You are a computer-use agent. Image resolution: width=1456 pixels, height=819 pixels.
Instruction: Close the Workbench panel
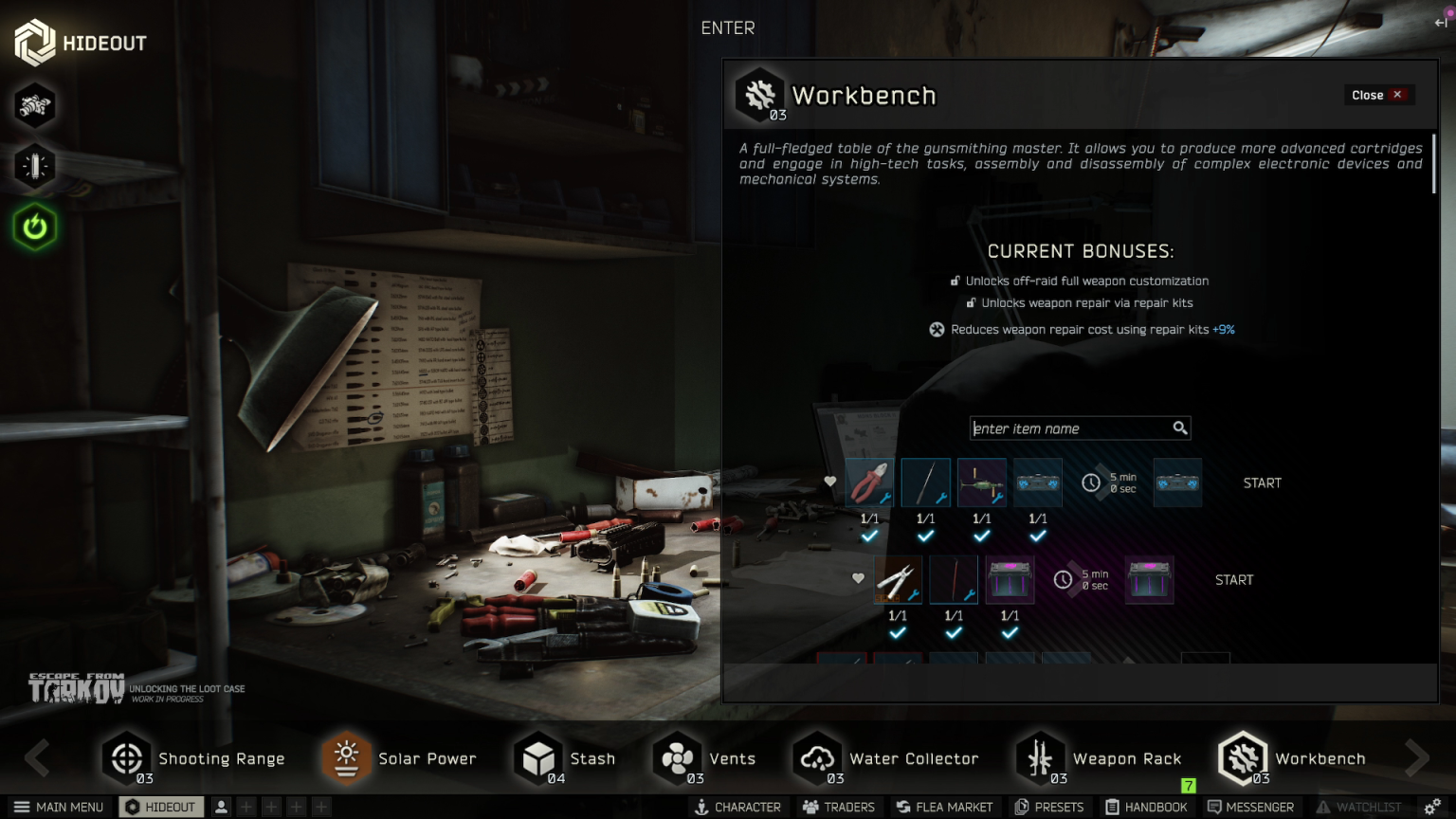point(1376,95)
